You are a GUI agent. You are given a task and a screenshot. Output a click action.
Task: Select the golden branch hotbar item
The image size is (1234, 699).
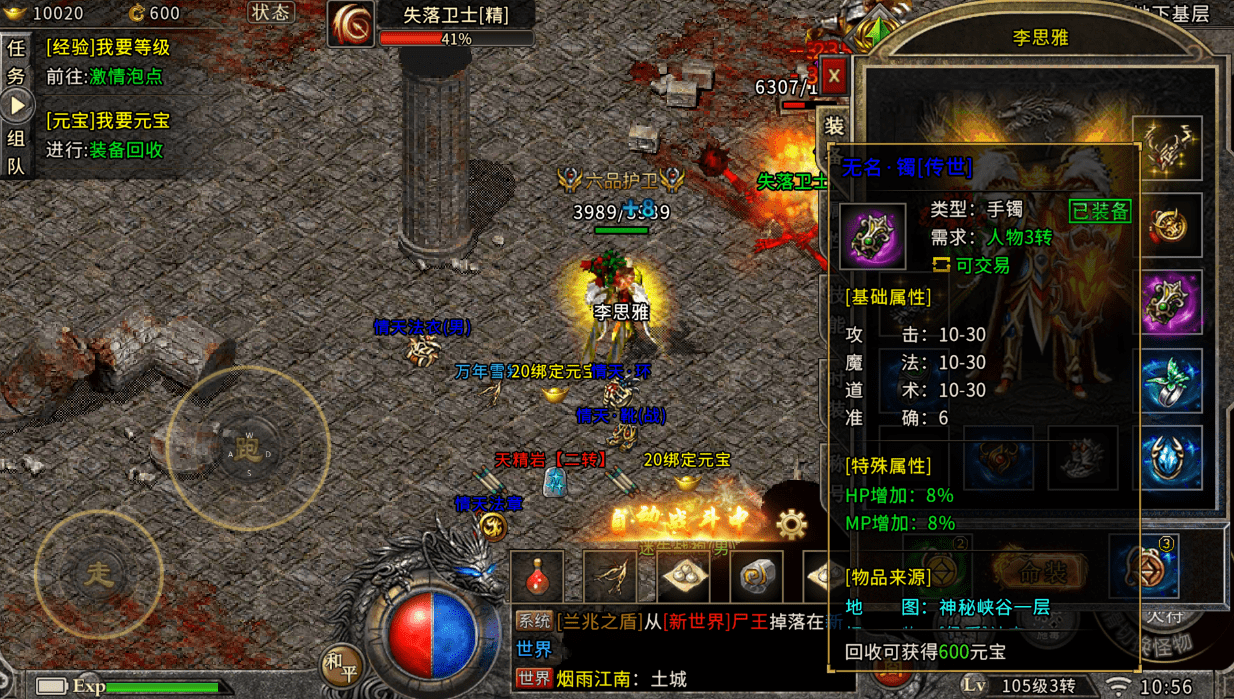tap(611, 575)
